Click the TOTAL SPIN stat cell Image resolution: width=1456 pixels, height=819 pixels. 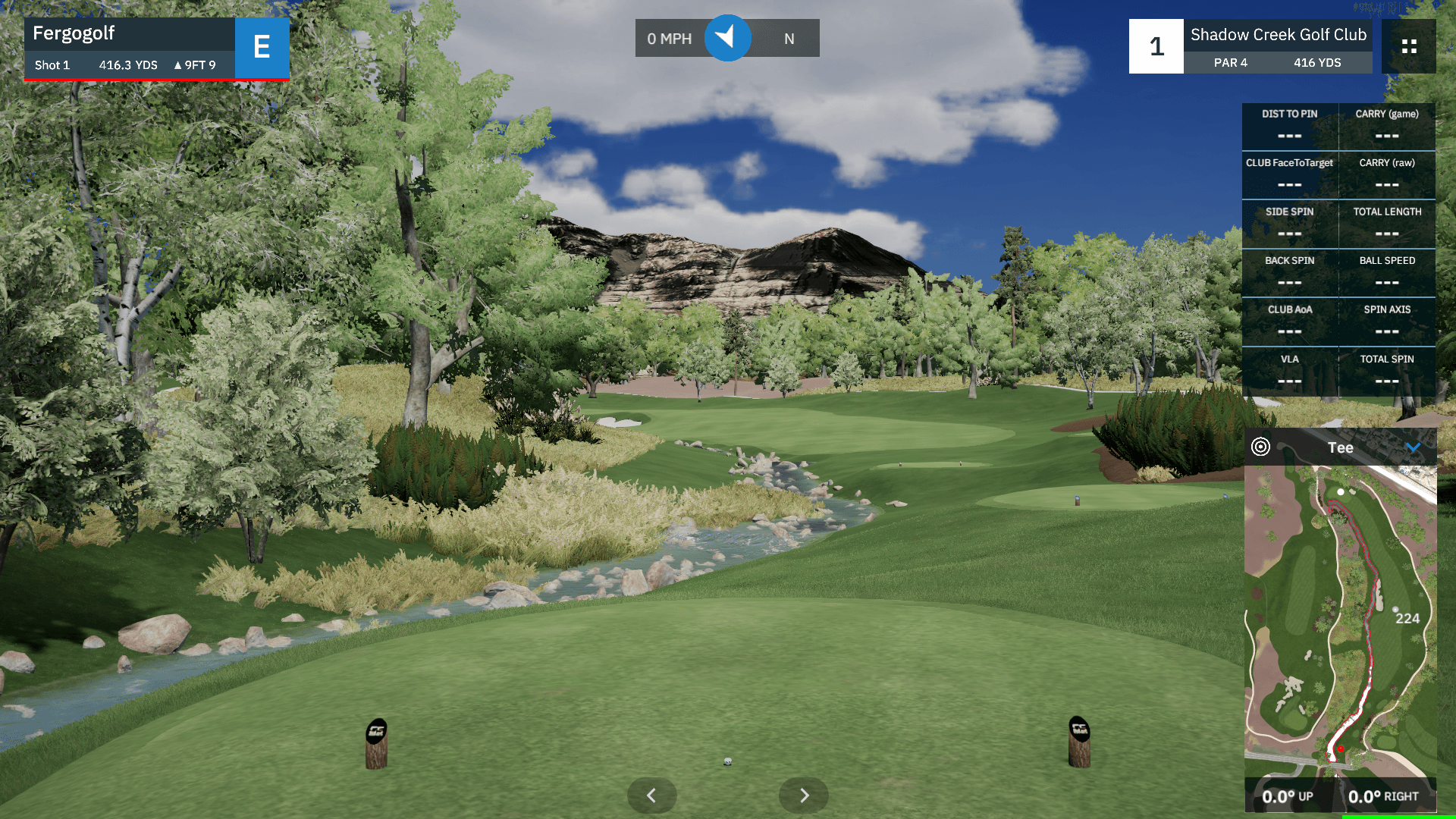coord(1387,372)
